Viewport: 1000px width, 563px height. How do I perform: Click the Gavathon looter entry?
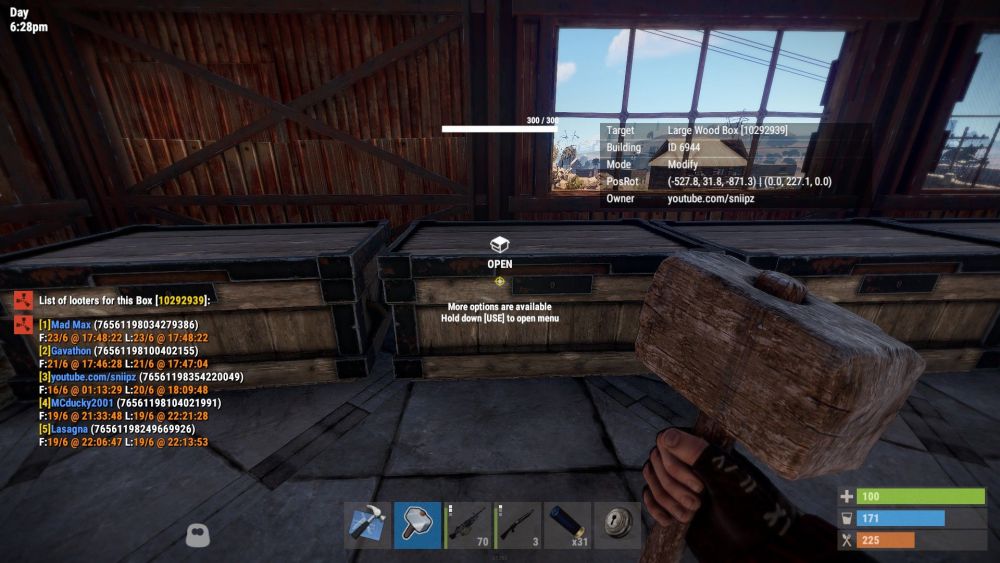coord(70,351)
